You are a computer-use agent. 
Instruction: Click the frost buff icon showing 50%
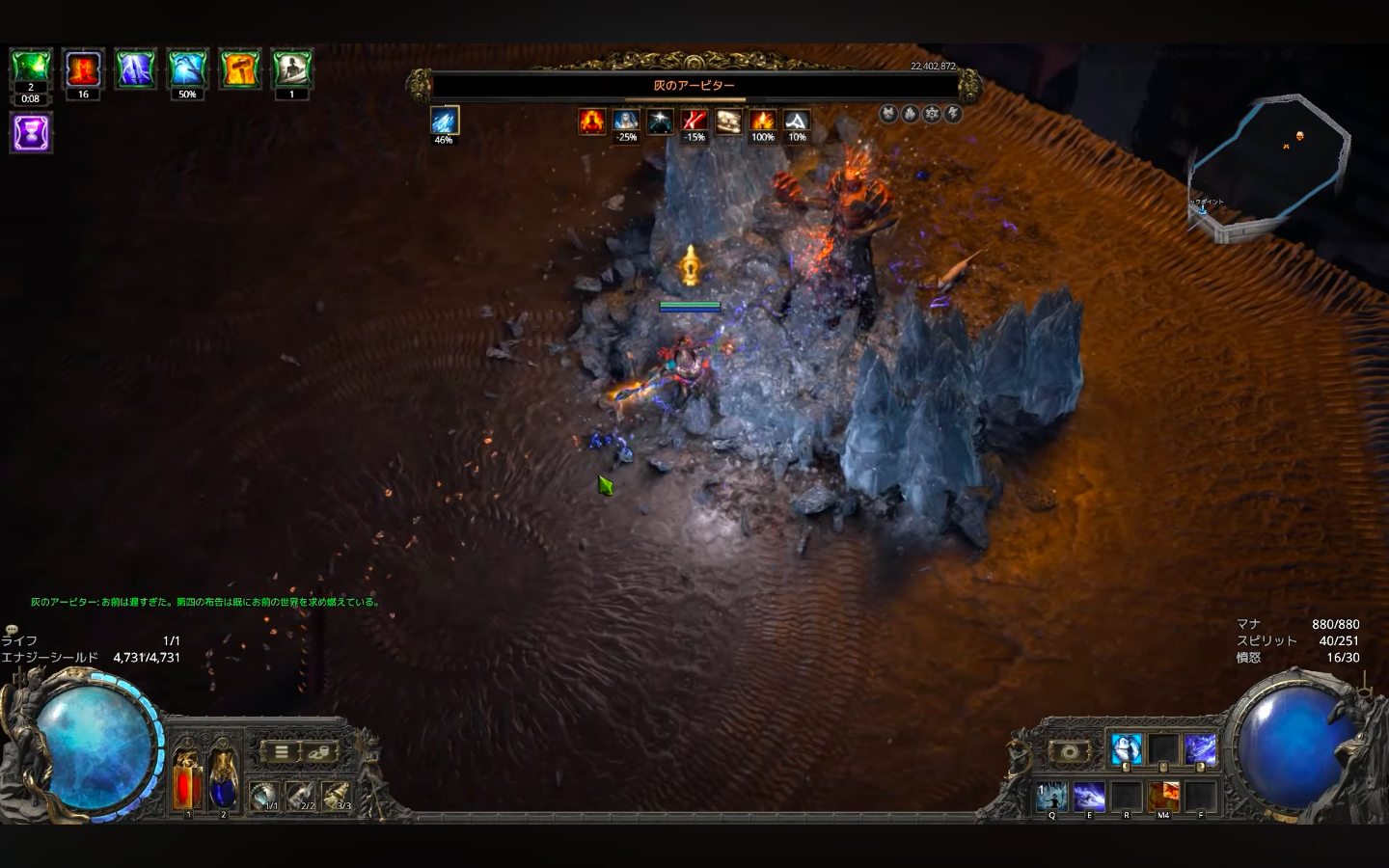187,68
